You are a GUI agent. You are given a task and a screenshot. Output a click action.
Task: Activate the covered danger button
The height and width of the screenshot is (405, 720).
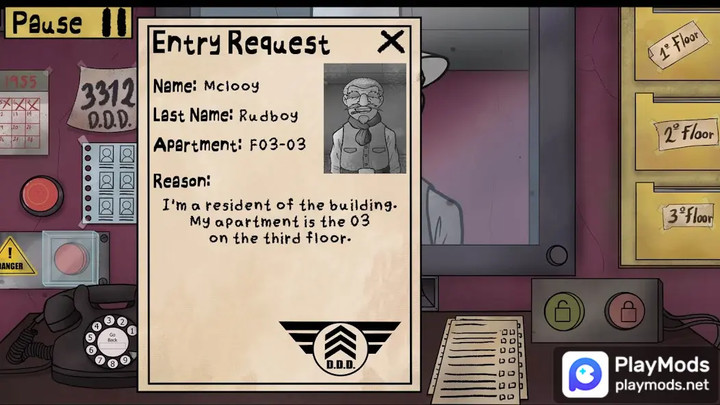click(x=71, y=259)
